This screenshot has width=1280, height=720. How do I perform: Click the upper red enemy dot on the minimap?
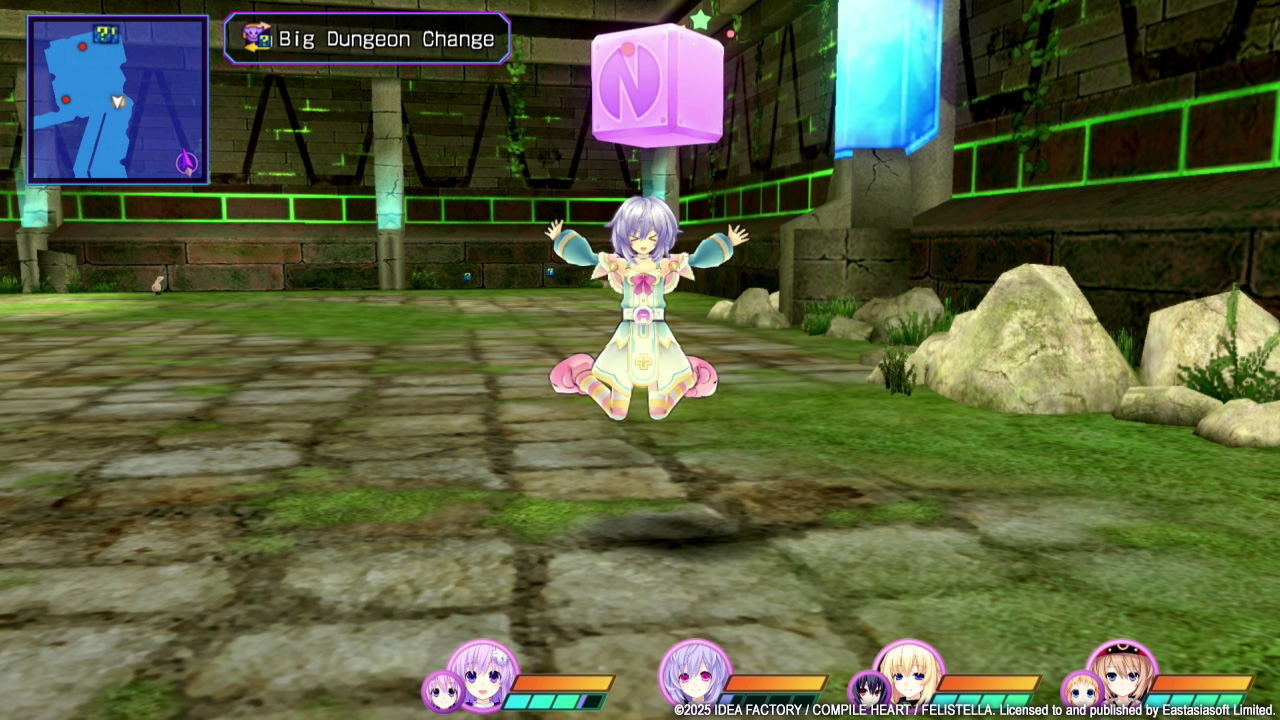click(x=82, y=47)
